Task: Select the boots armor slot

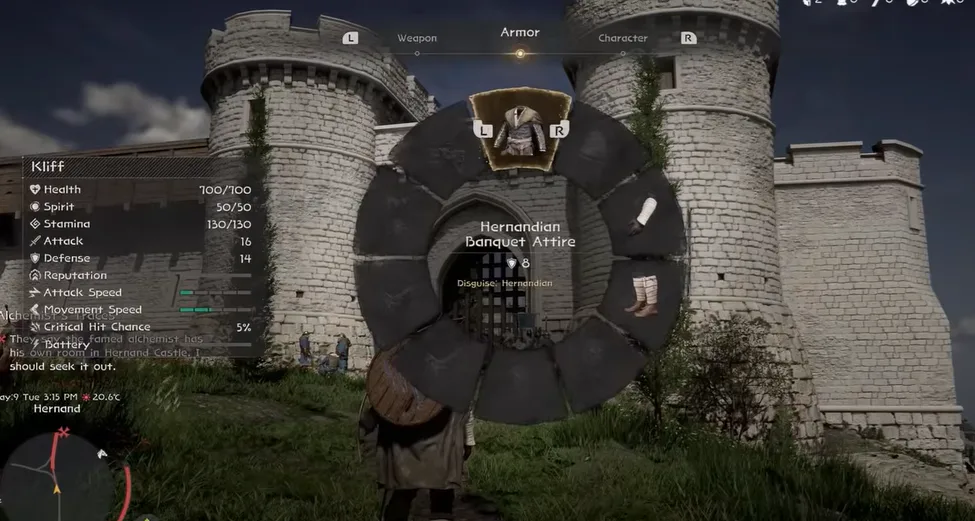Action: point(642,293)
